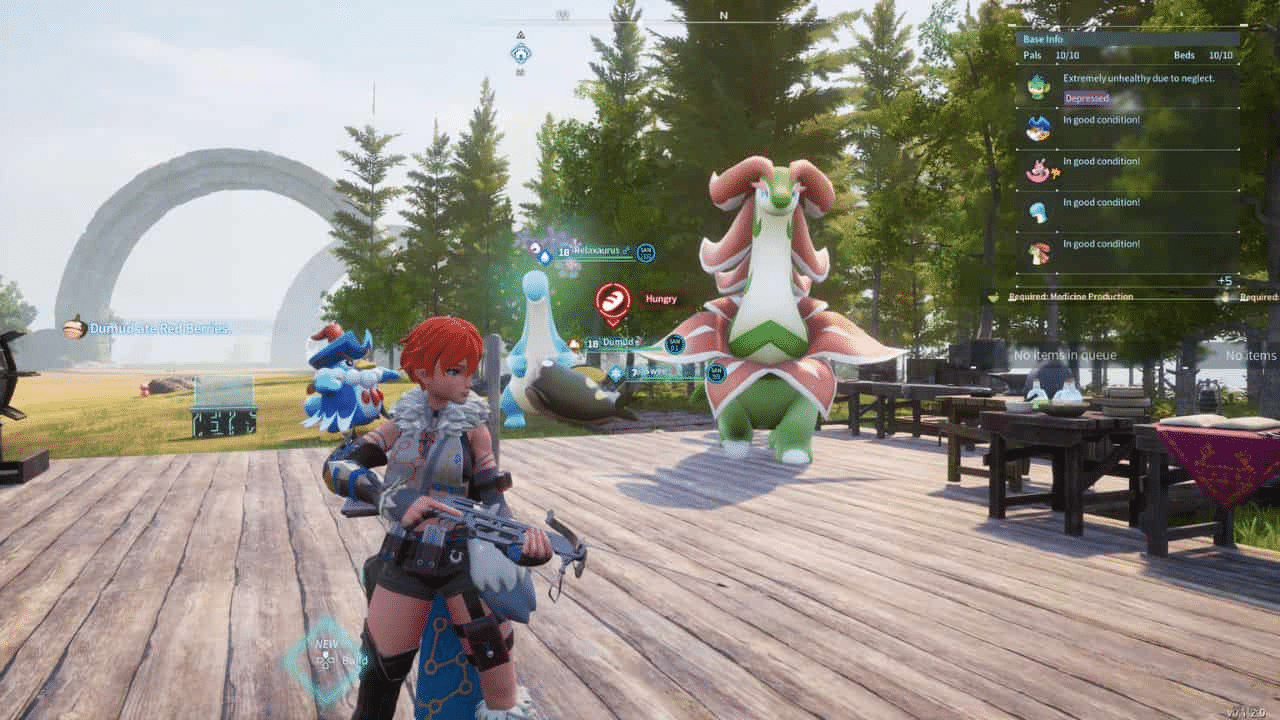
Task: Click the blue base marker under the compass
Action: (x=520, y=53)
